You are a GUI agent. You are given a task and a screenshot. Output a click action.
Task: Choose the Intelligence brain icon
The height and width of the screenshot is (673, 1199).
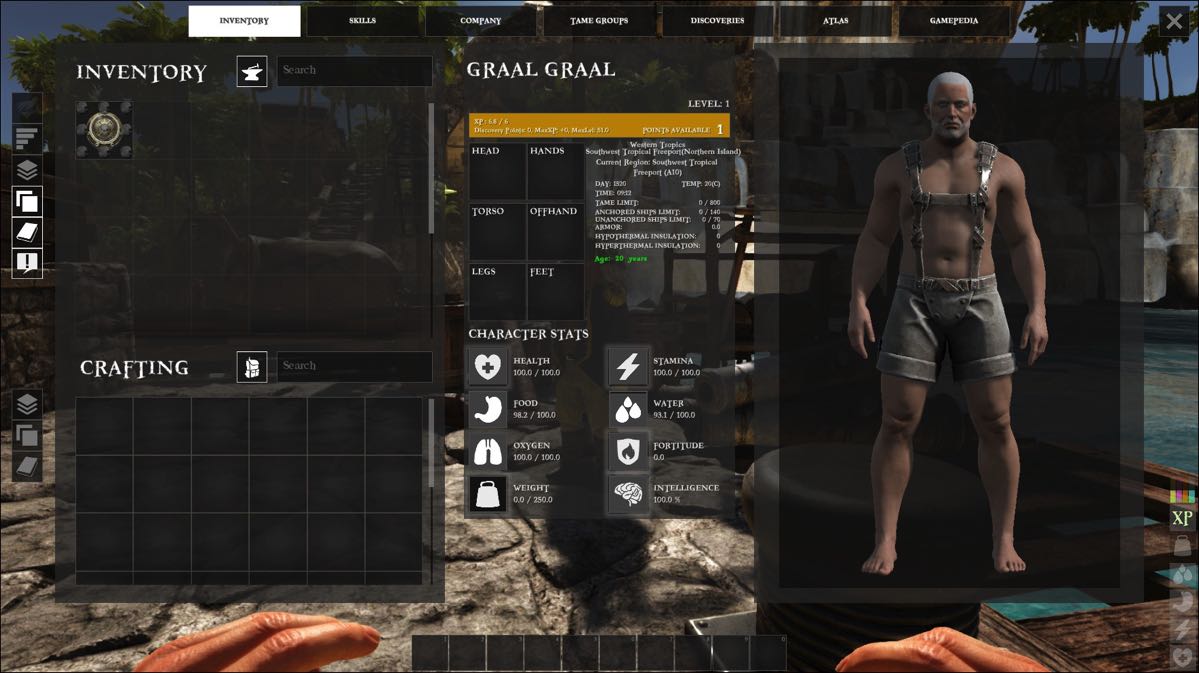629,494
